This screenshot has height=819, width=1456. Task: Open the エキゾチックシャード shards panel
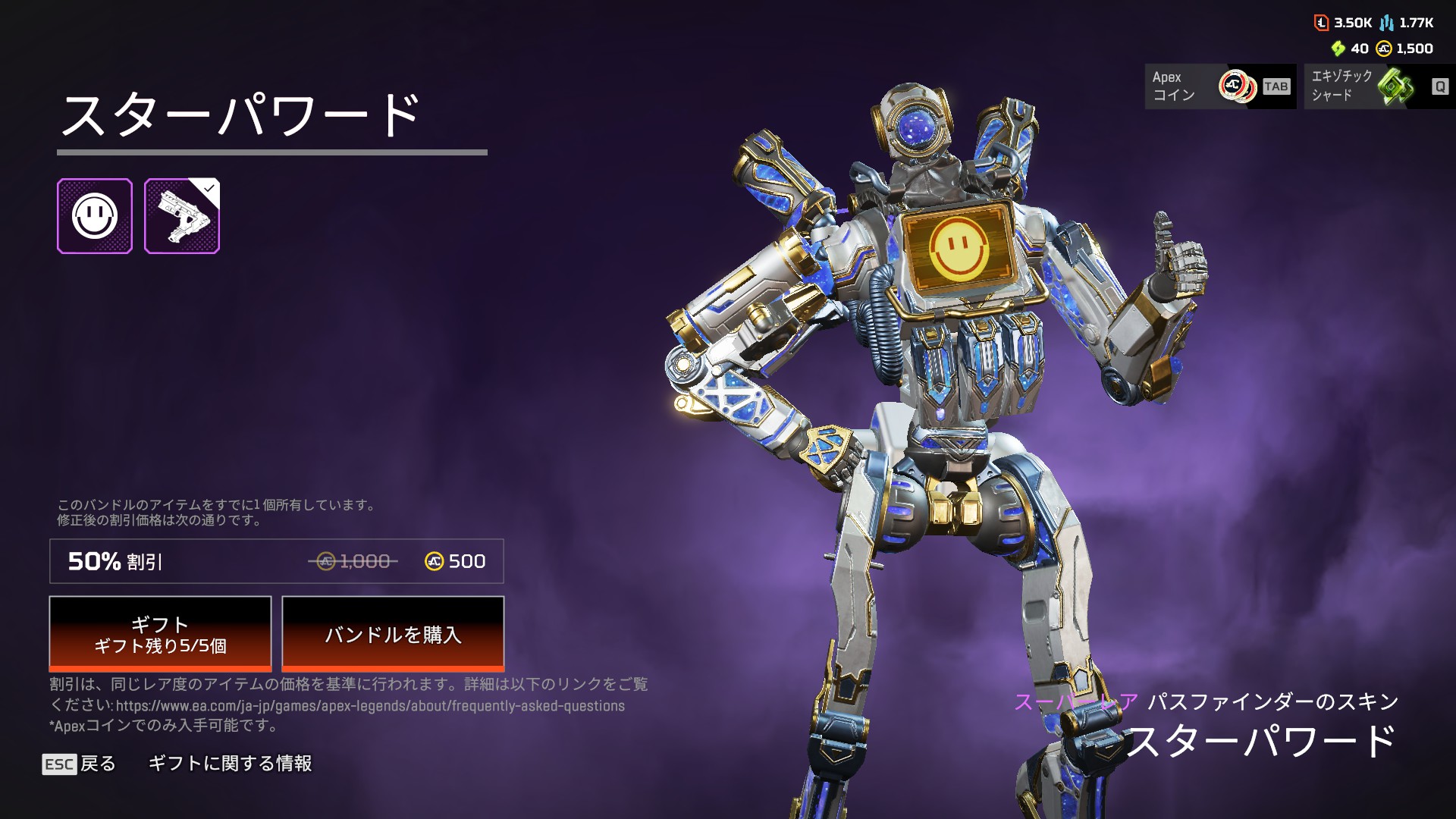[1379, 86]
